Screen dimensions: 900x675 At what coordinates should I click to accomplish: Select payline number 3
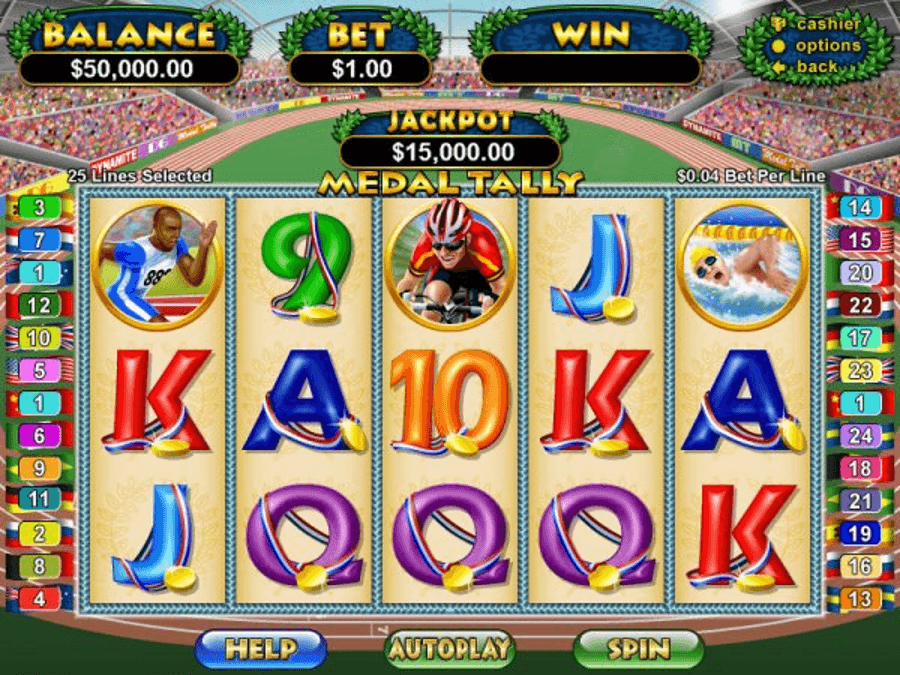tap(39, 208)
